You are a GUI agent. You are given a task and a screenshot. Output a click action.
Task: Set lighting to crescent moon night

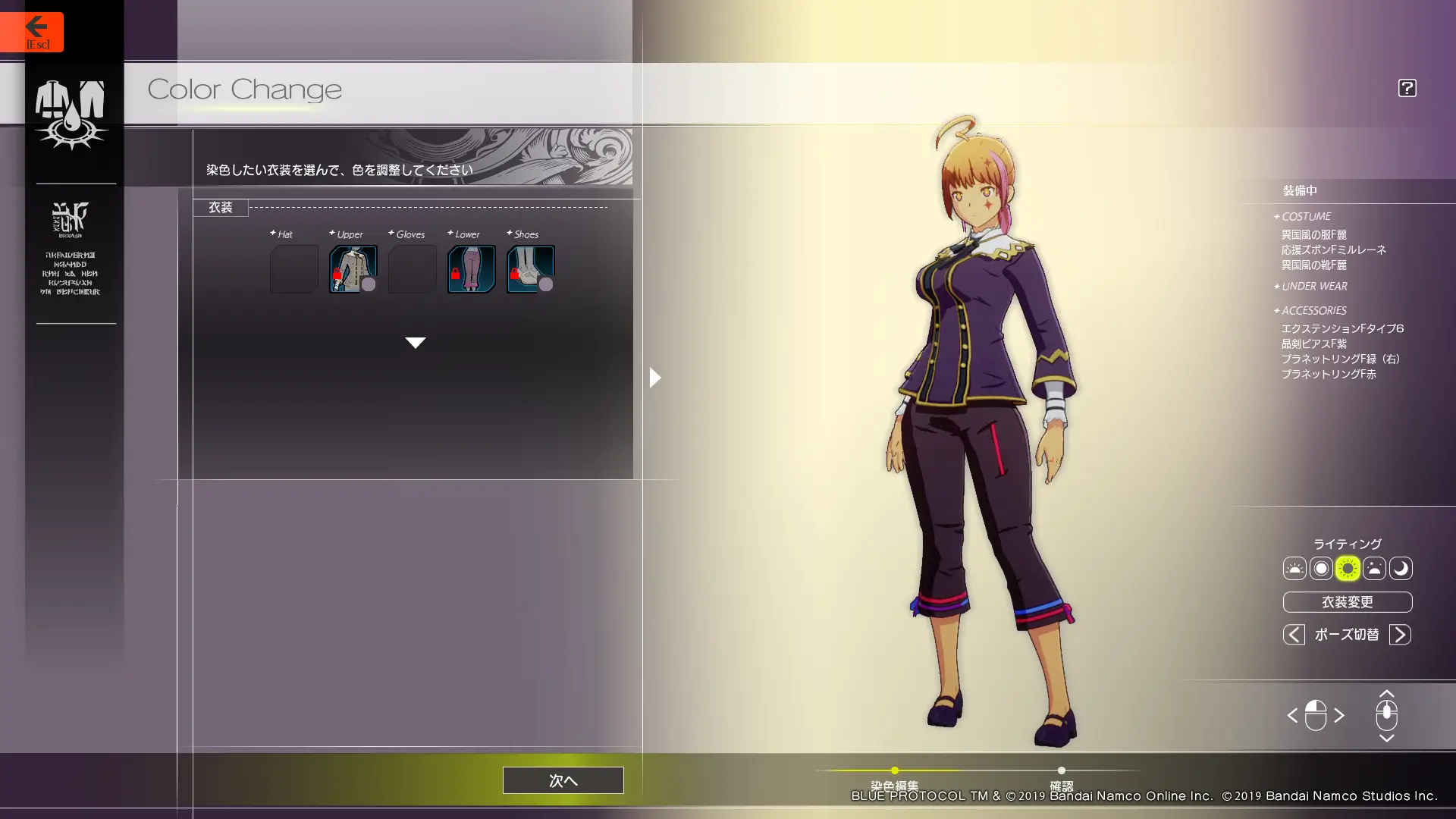[1401, 568]
